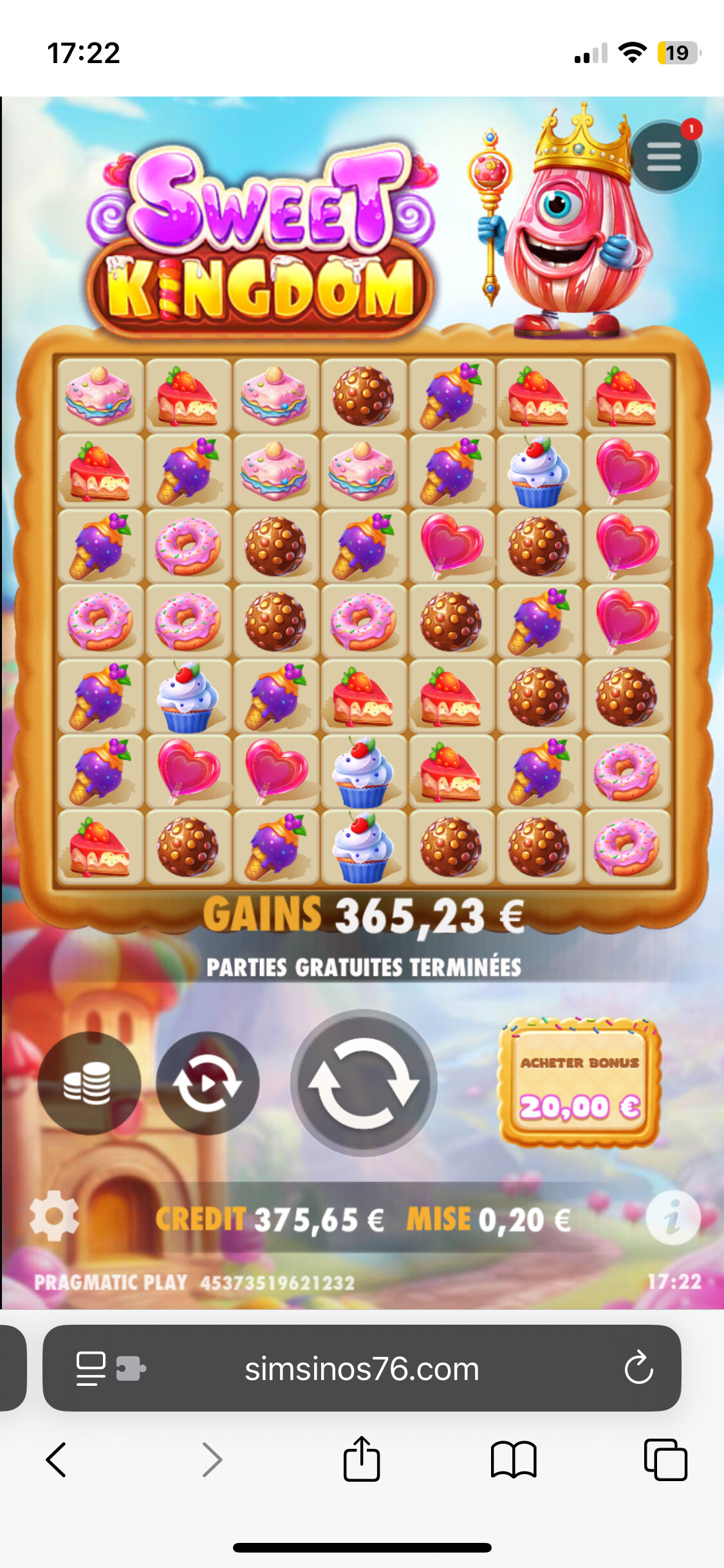
Task: Show open browser tabs
Action: pyautogui.click(x=665, y=1459)
